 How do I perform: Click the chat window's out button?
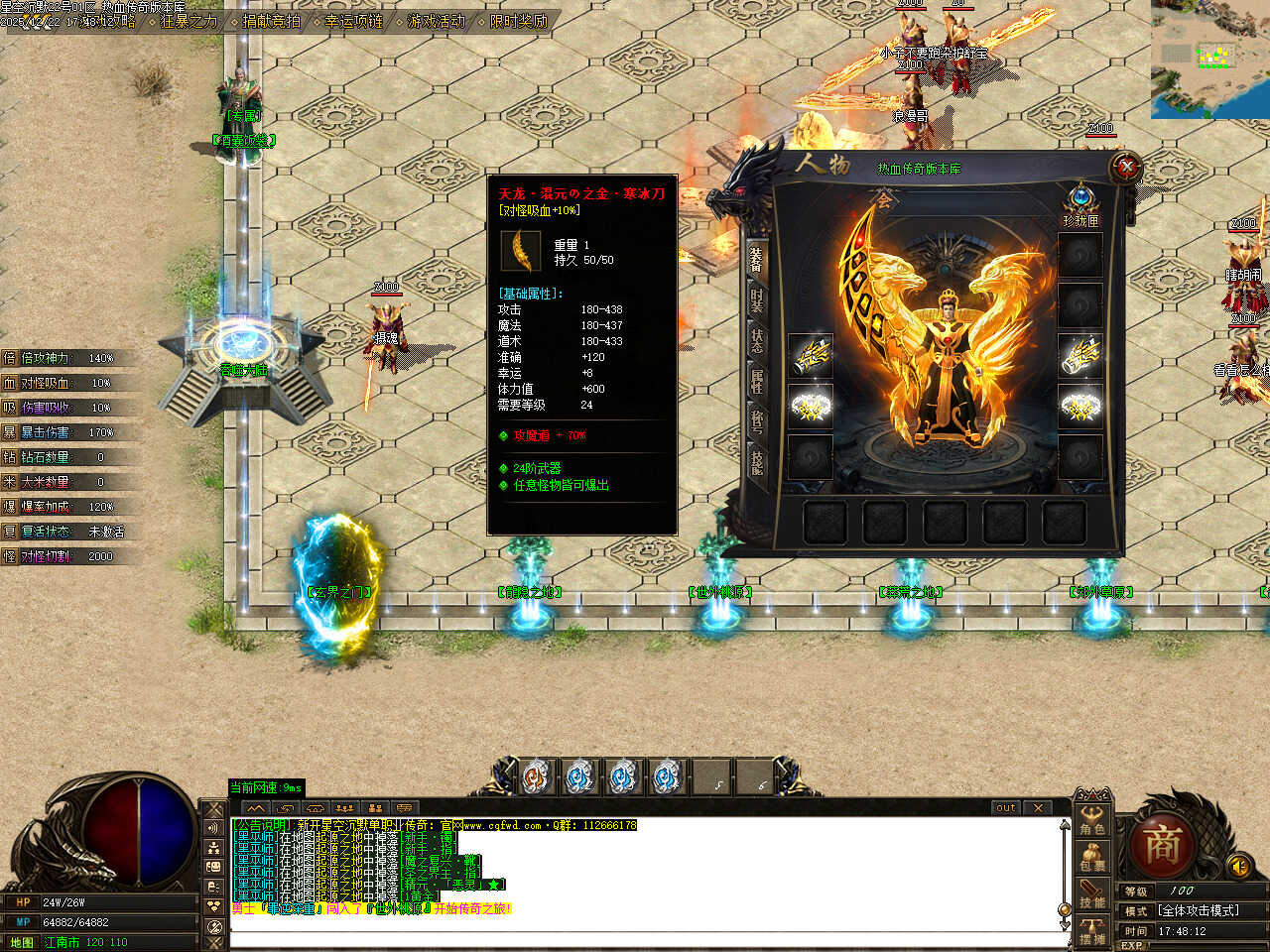1005,808
